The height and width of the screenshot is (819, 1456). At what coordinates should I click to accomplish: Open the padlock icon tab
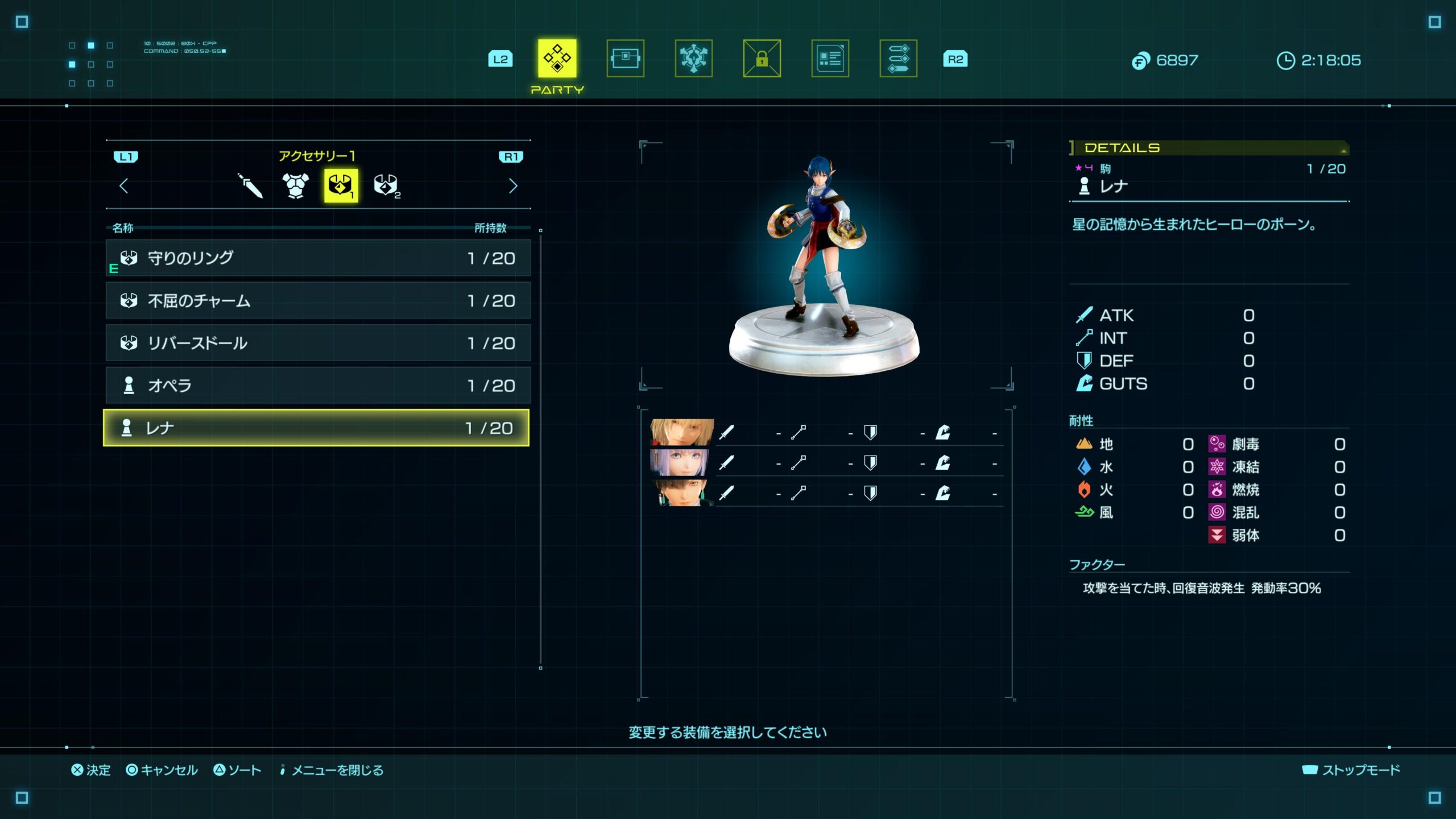(762, 58)
